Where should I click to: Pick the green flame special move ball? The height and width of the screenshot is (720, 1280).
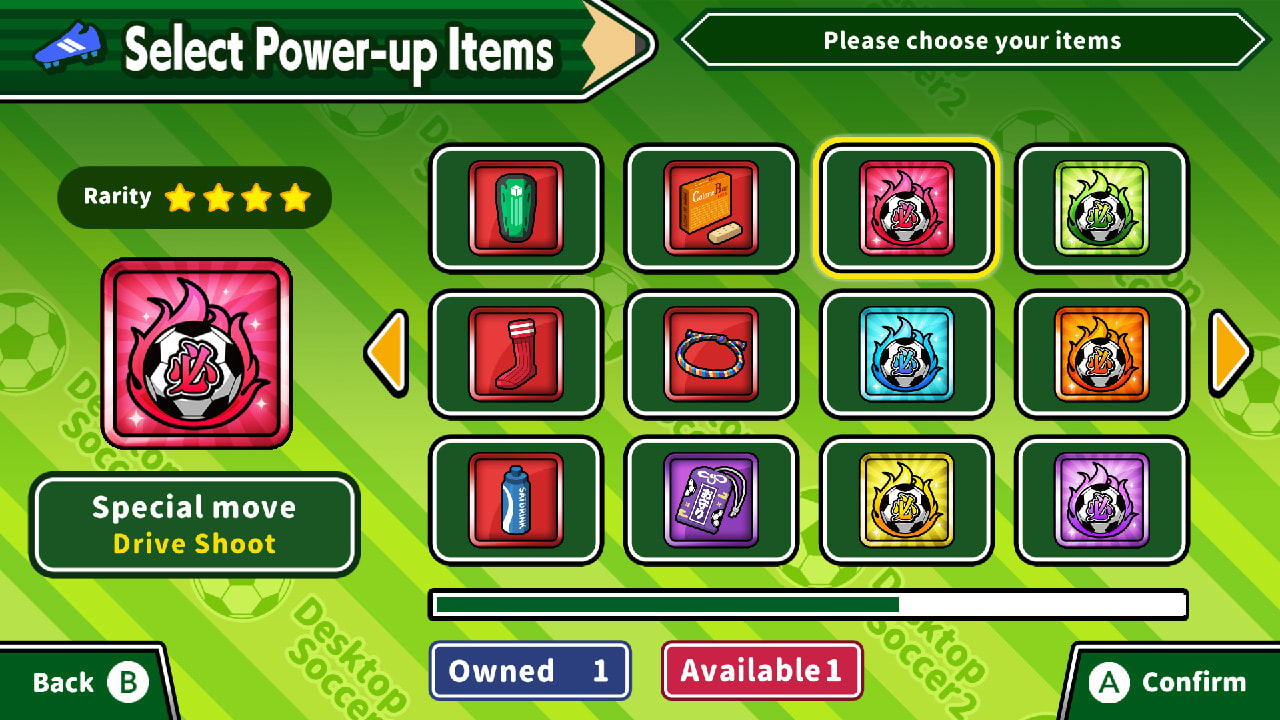1100,207
